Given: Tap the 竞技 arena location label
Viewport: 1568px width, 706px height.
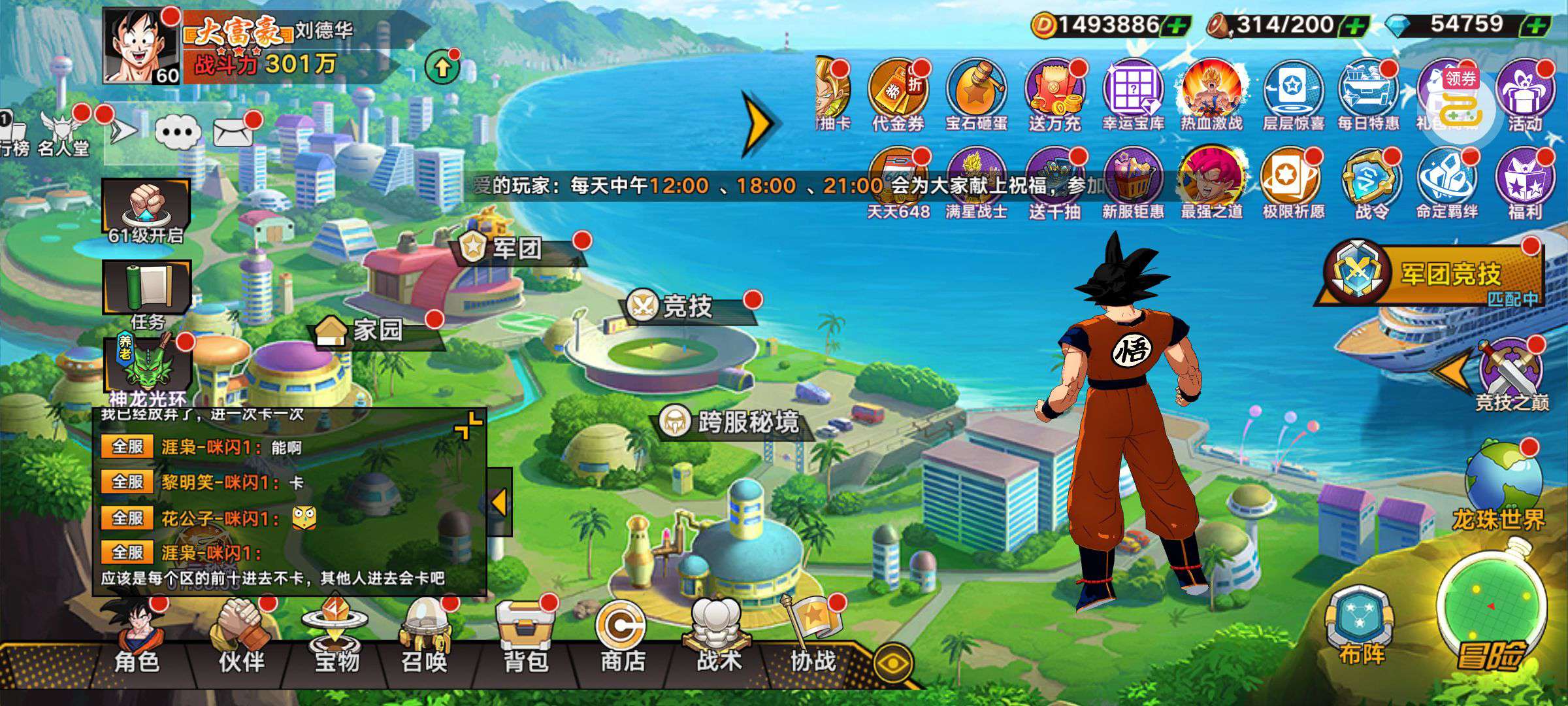Looking at the screenshot, I should [x=686, y=306].
